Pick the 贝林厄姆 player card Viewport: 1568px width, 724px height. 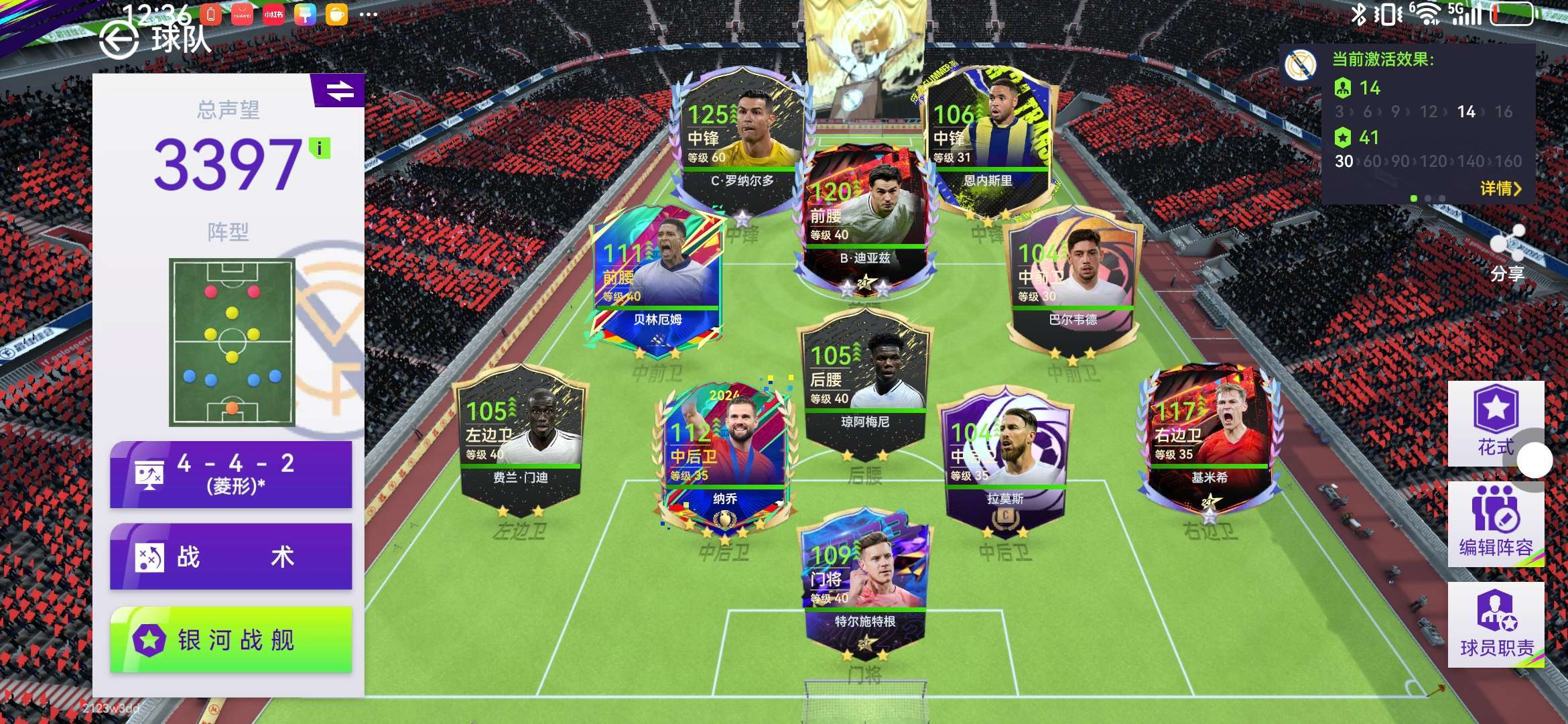point(657,275)
